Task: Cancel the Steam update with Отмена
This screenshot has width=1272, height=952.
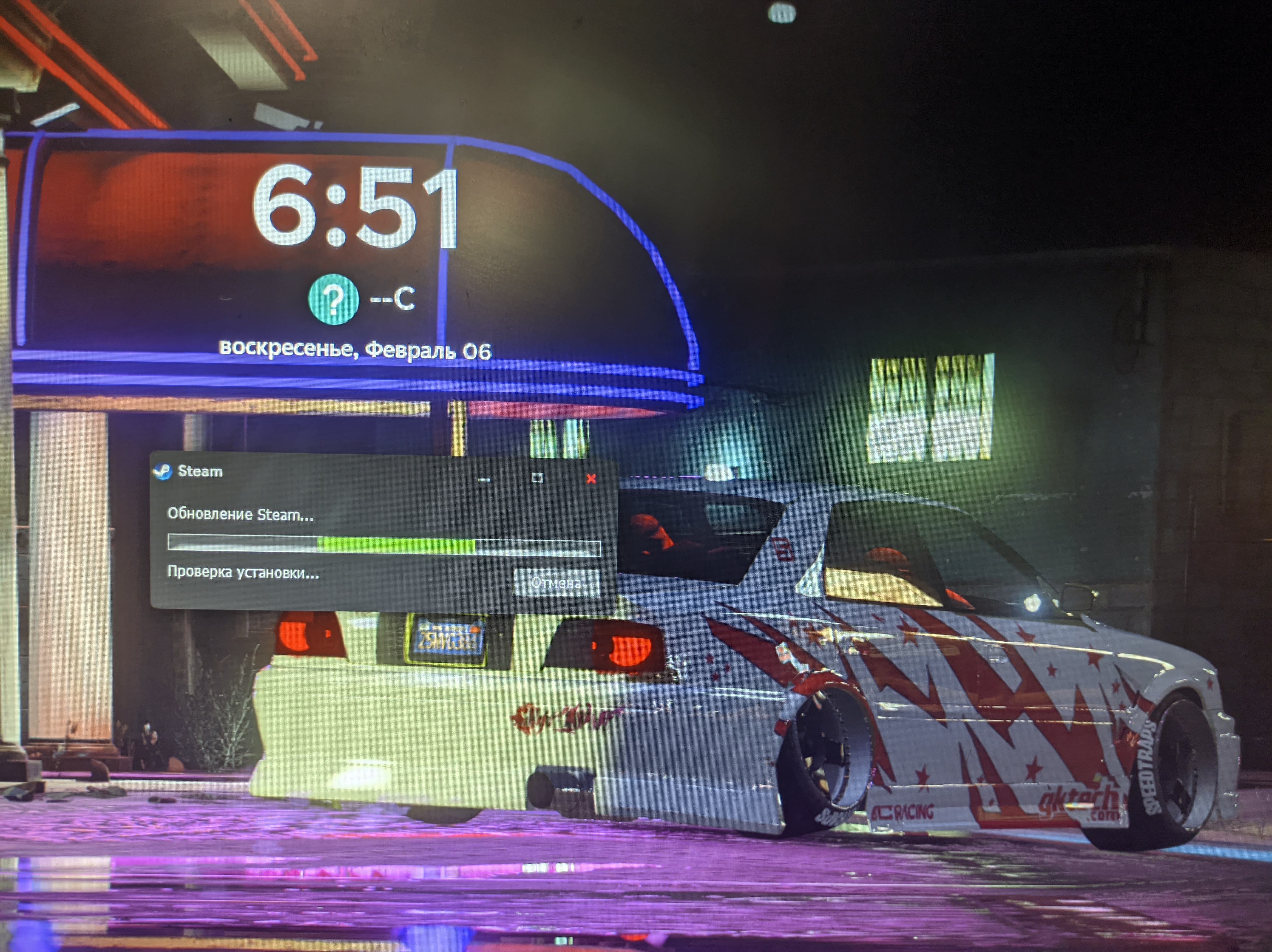Action: (555, 582)
